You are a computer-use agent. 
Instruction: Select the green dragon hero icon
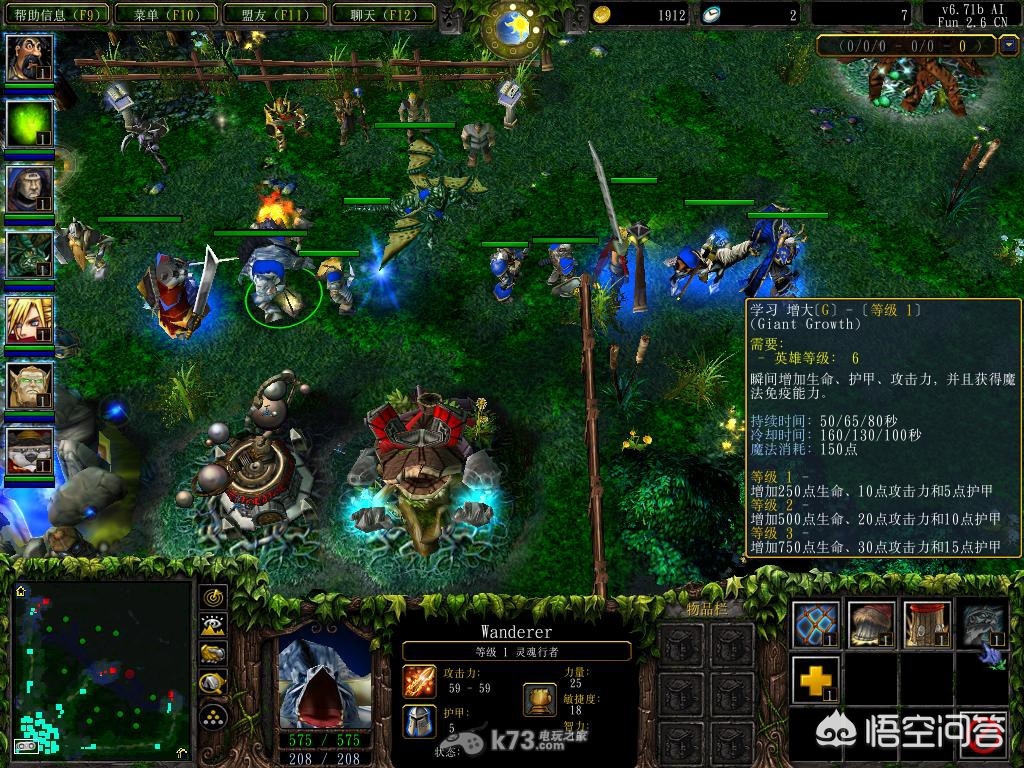pyautogui.click(x=29, y=254)
